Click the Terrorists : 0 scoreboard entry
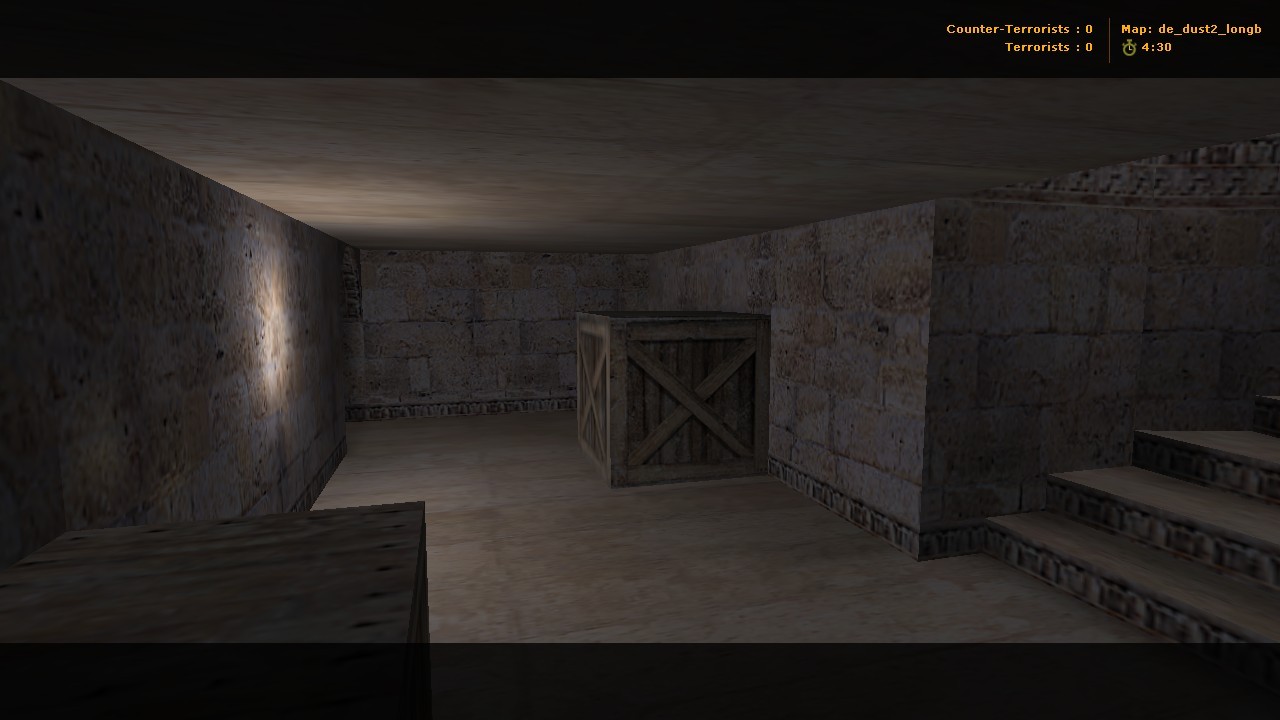The width and height of the screenshot is (1280, 720). pos(1048,47)
